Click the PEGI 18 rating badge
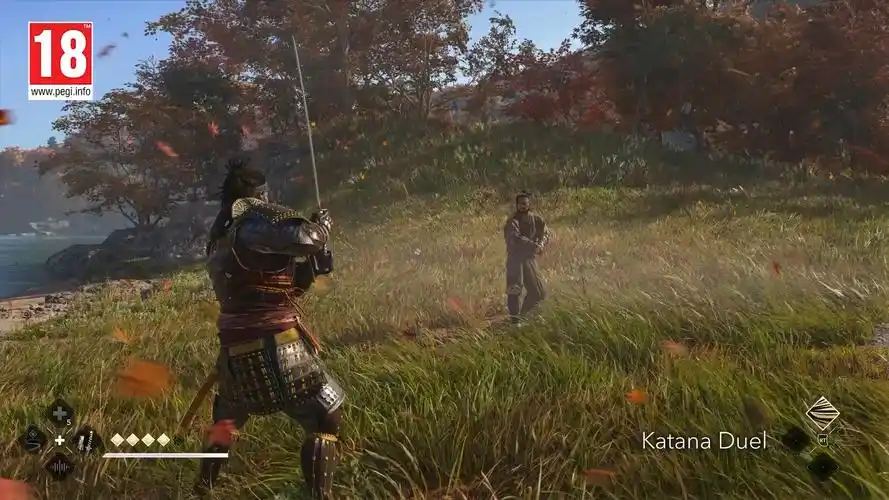This screenshot has width=889, height=500. (x=60, y=60)
